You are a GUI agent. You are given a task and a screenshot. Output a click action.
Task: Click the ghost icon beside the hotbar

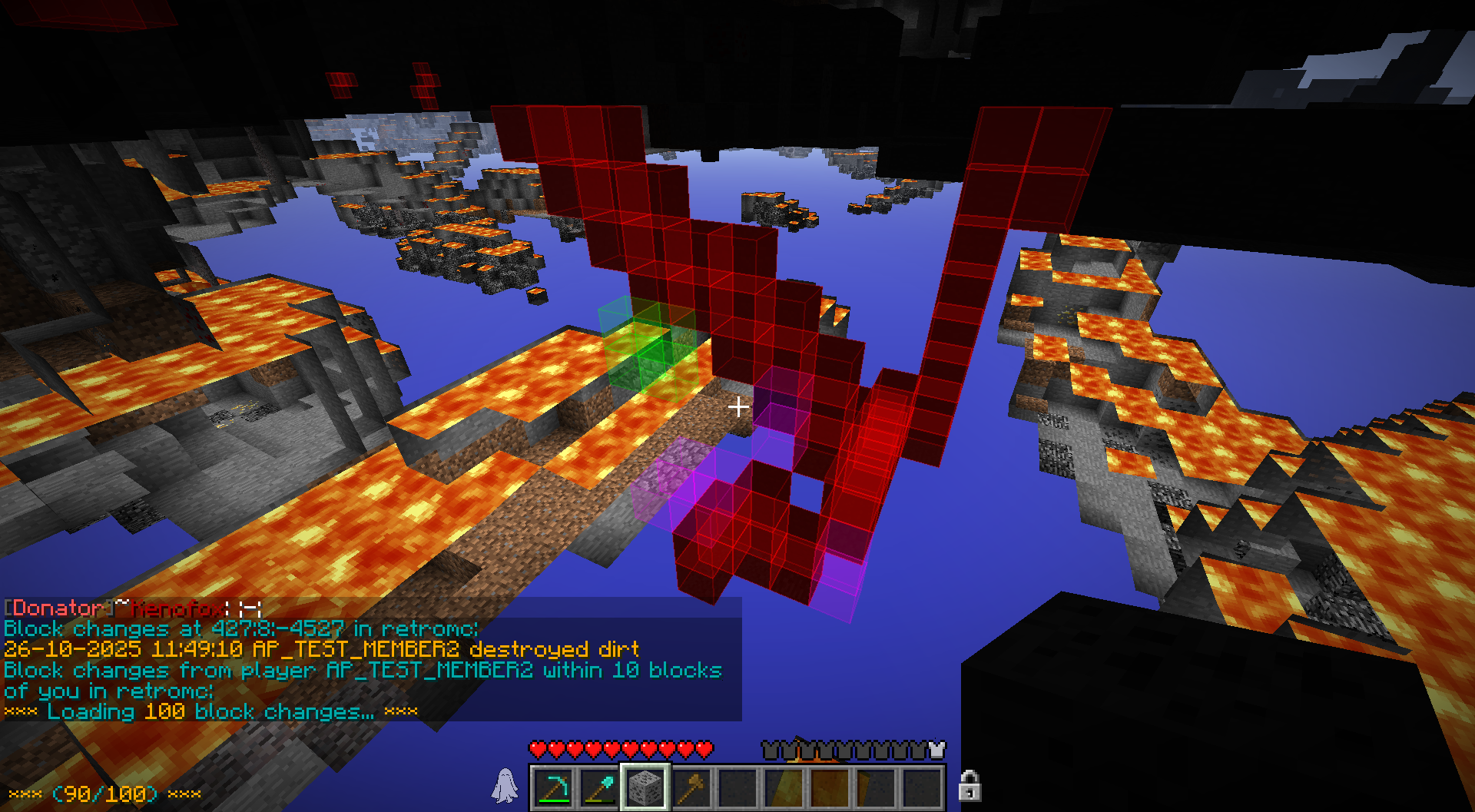click(505, 786)
